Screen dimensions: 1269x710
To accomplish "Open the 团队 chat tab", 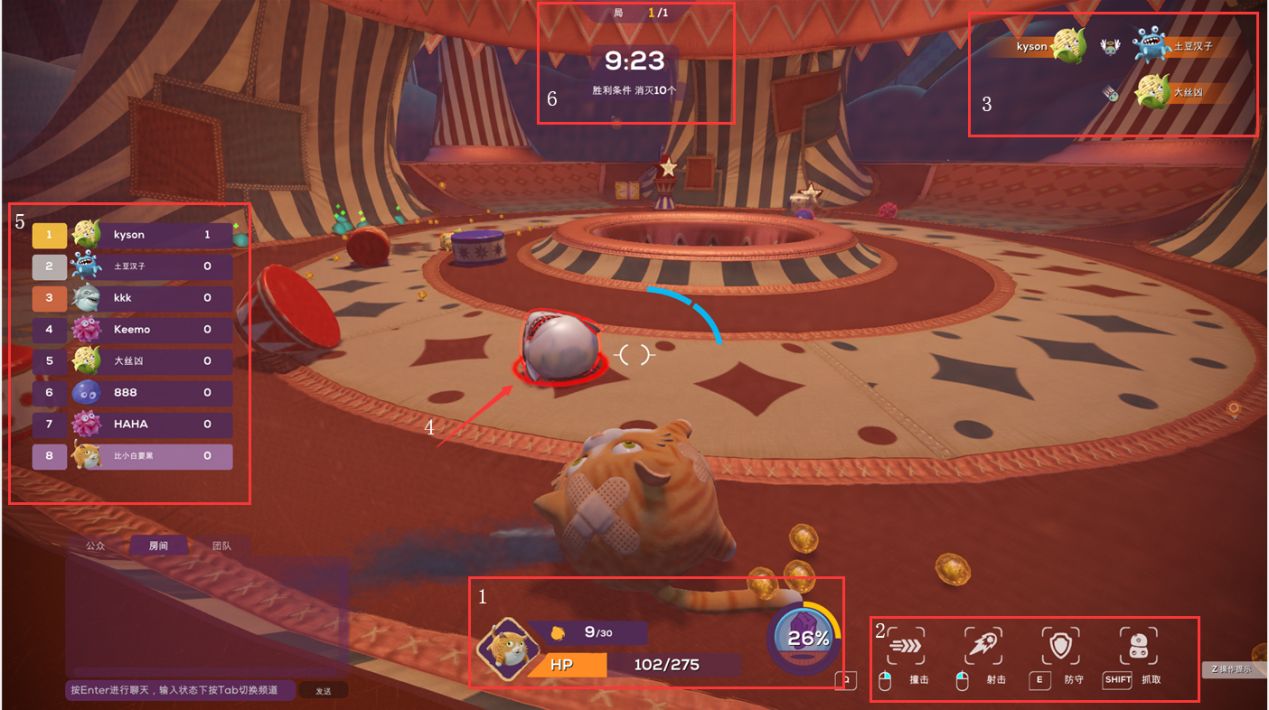I will pyautogui.click(x=222, y=546).
